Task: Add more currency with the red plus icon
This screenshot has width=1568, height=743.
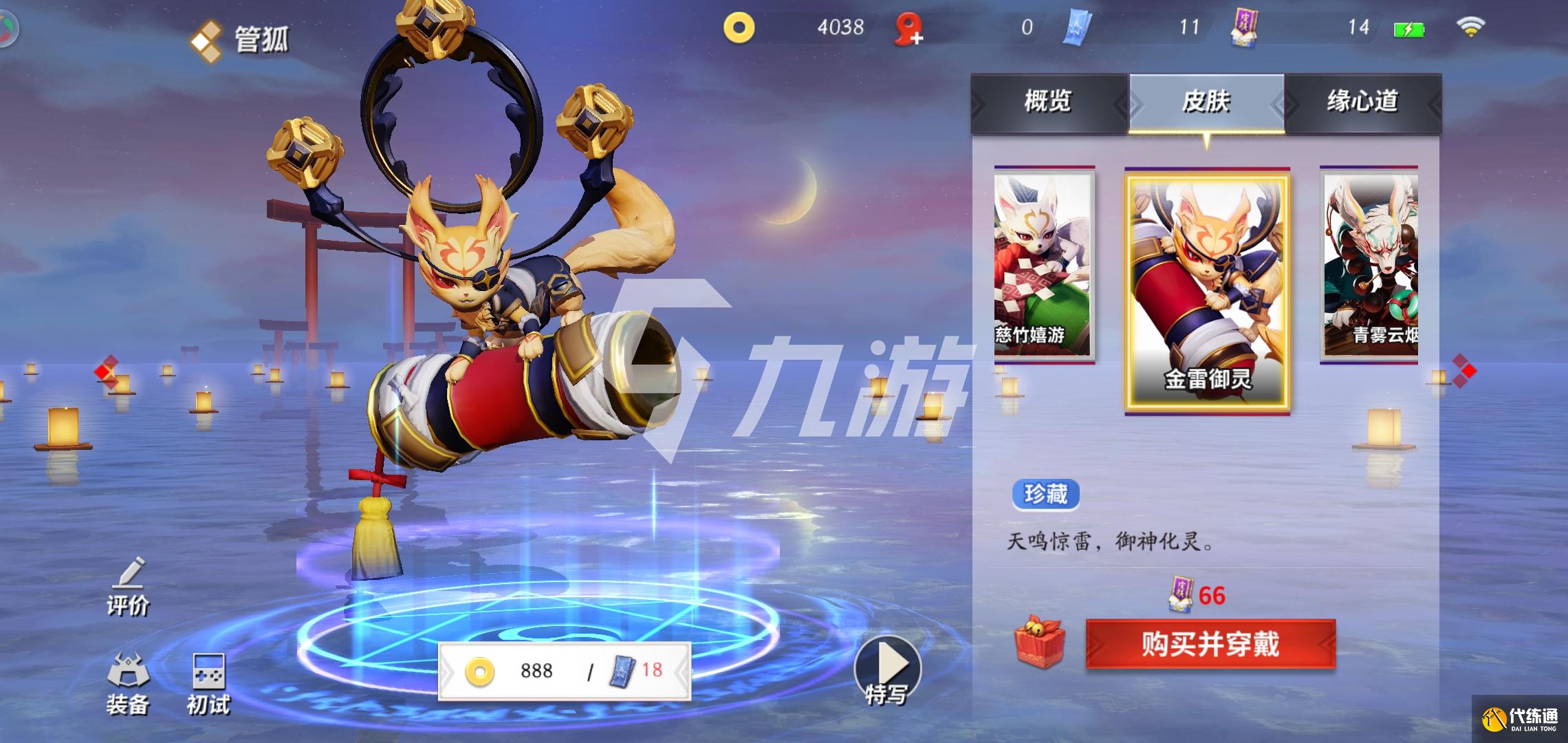Action: tap(909, 30)
